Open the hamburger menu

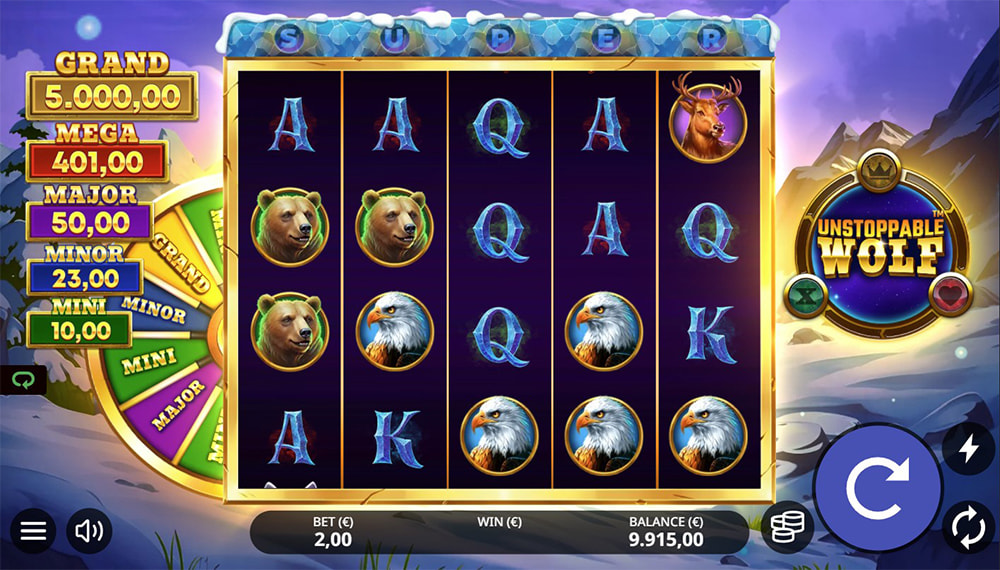[x=33, y=531]
